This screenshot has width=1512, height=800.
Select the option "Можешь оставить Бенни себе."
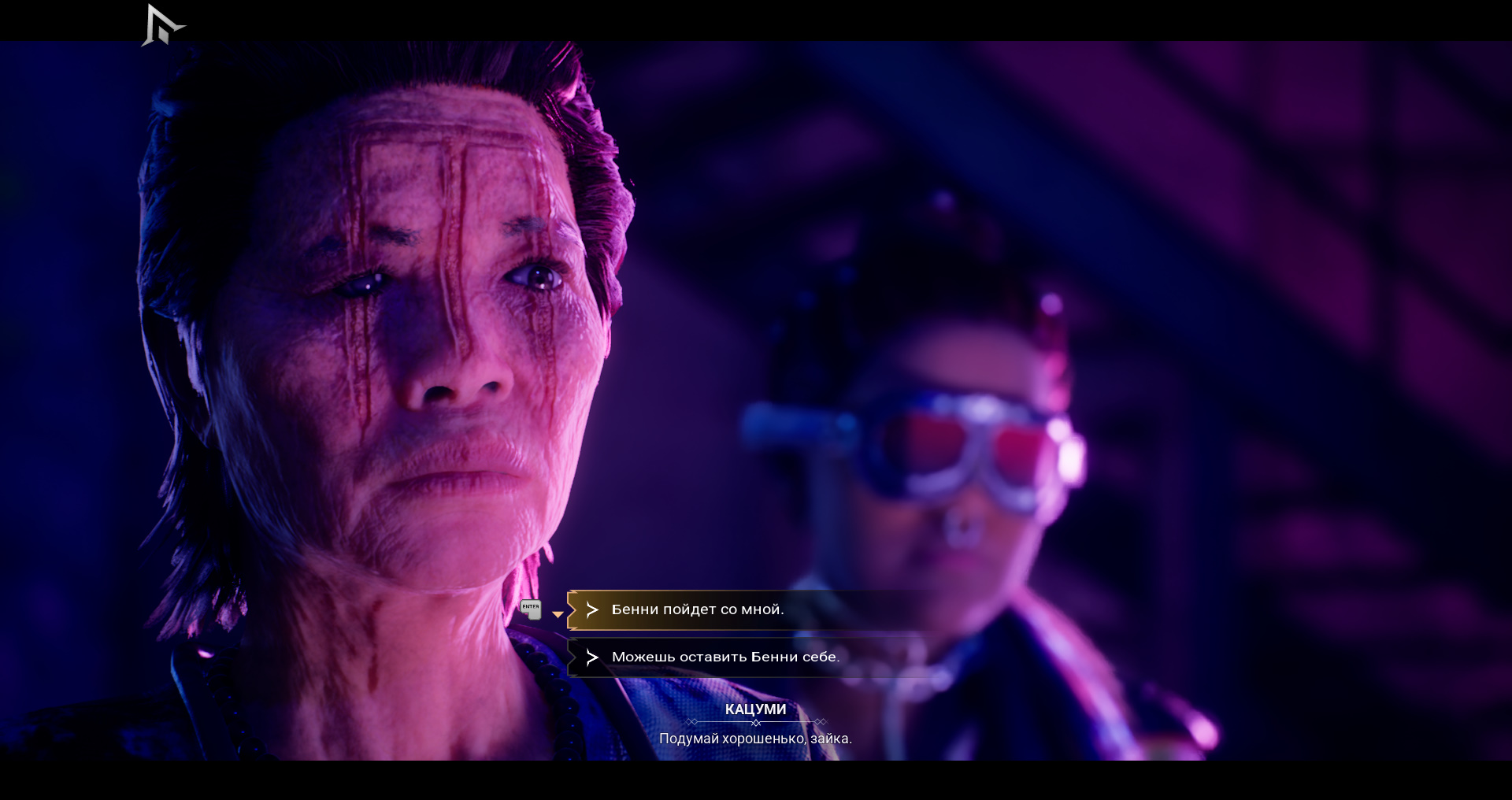pos(725,657)
